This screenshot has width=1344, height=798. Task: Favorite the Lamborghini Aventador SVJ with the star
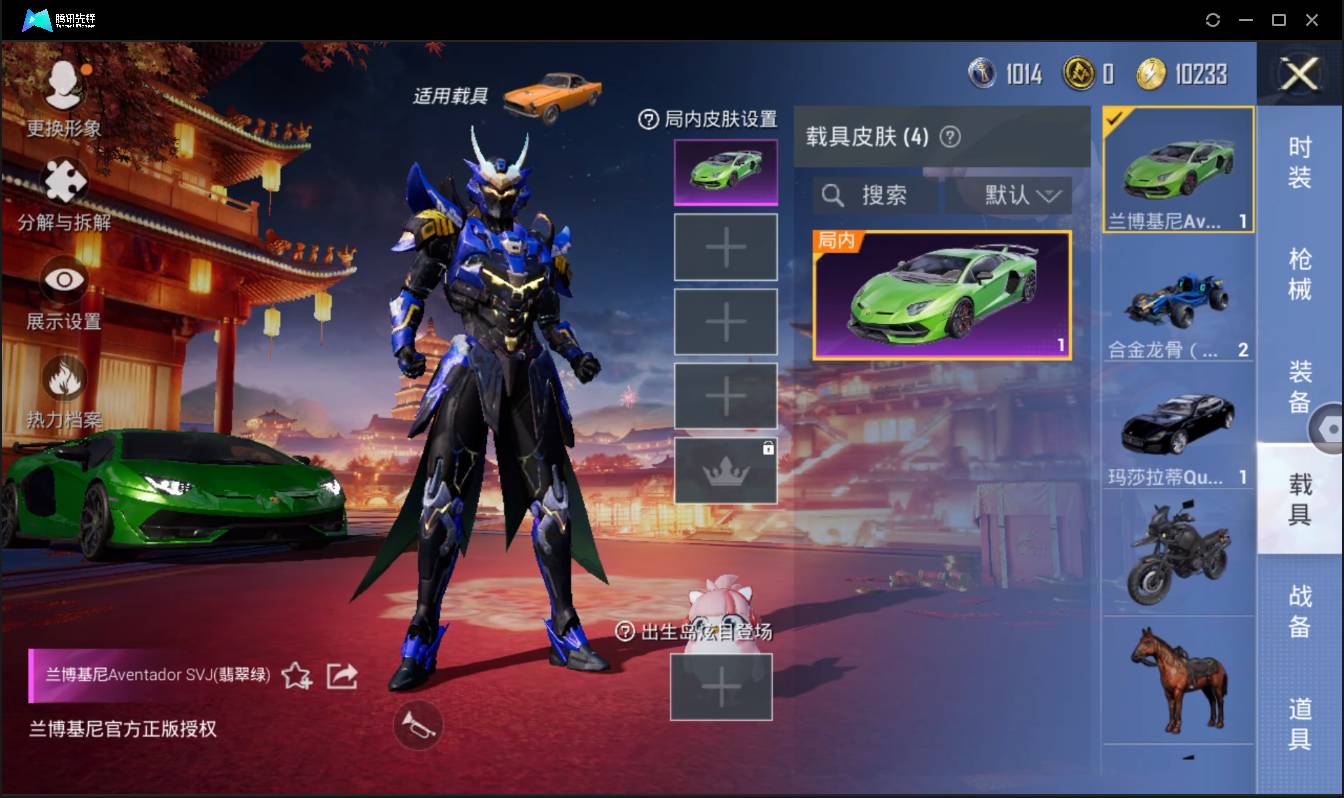[297, 676]
